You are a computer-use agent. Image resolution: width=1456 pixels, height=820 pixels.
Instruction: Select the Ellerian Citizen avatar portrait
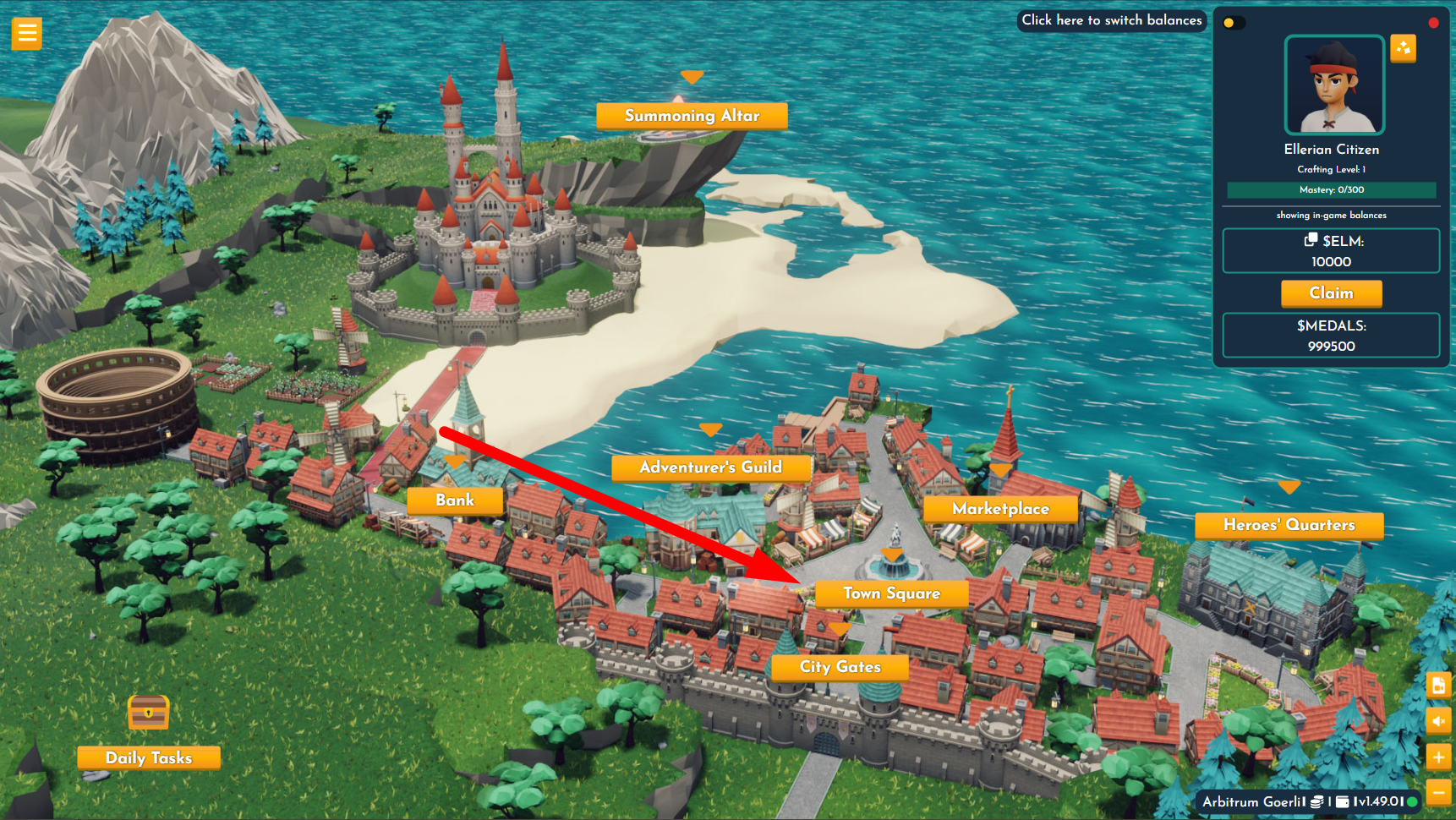(x=1334, y=85)
